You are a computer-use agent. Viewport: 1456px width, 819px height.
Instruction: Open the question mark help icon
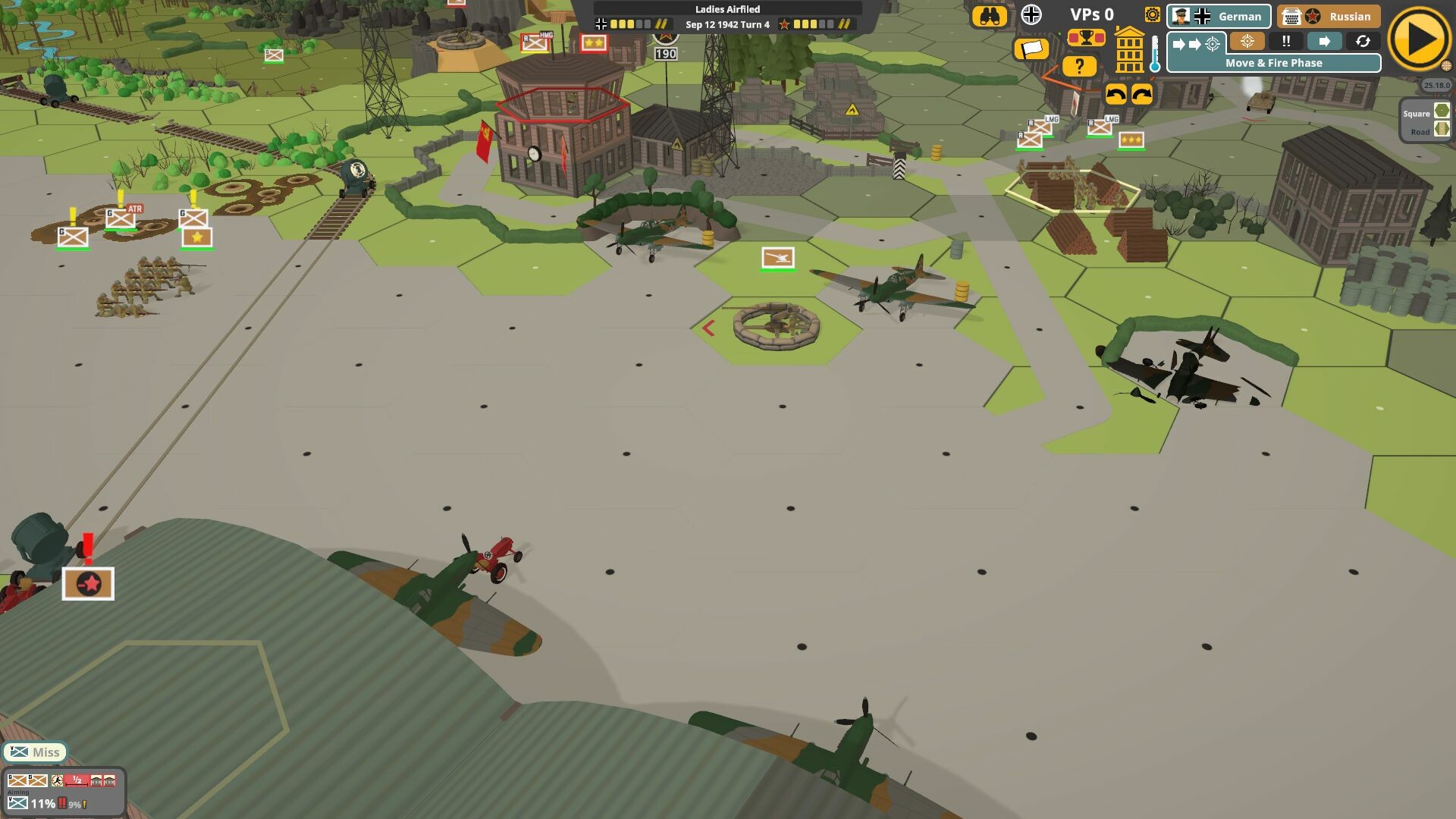pyautogui.click(x=1080, y=66)
